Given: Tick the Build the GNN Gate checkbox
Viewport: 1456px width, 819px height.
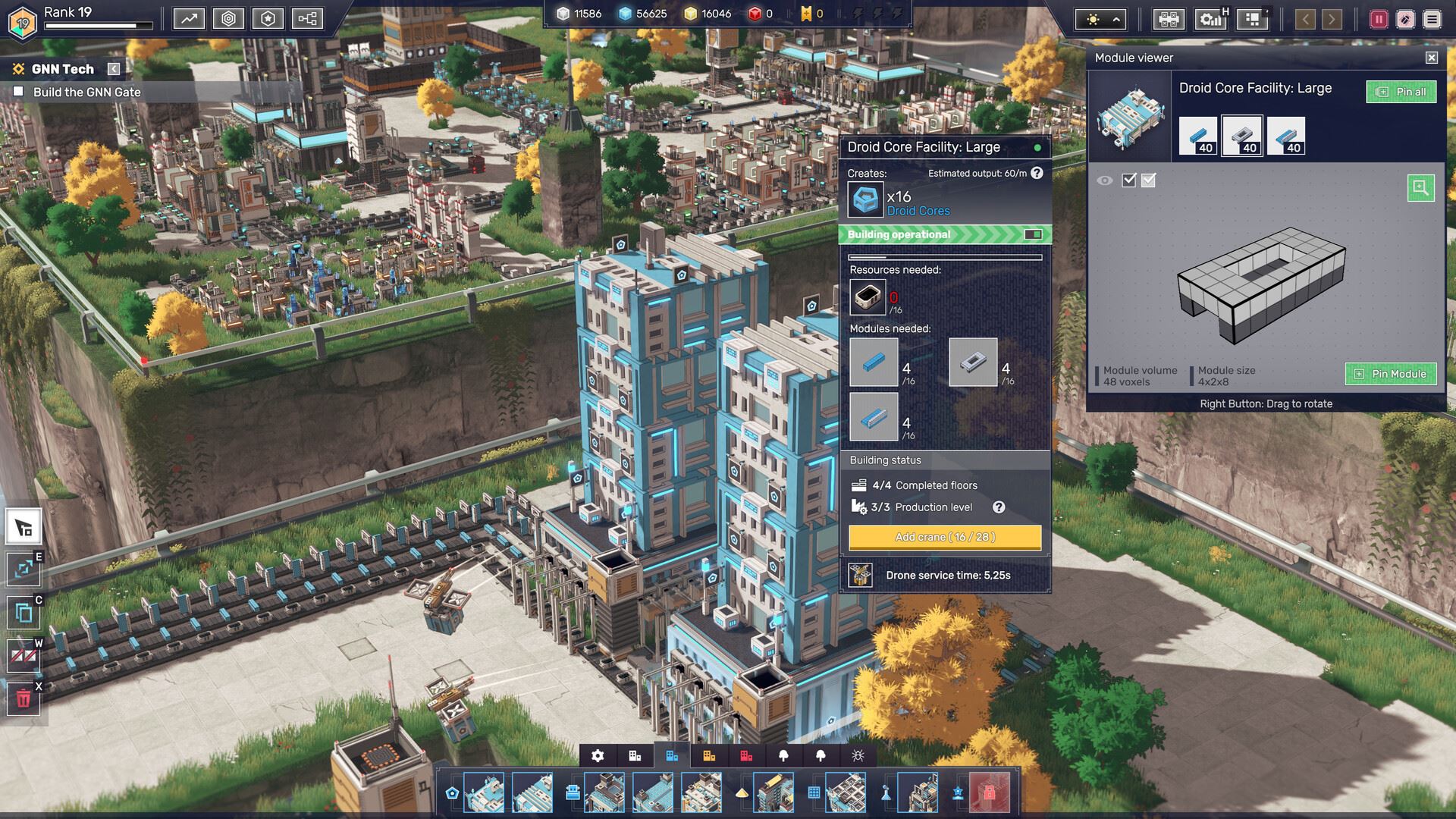Looking at the screenshot, I should (19, 92).
